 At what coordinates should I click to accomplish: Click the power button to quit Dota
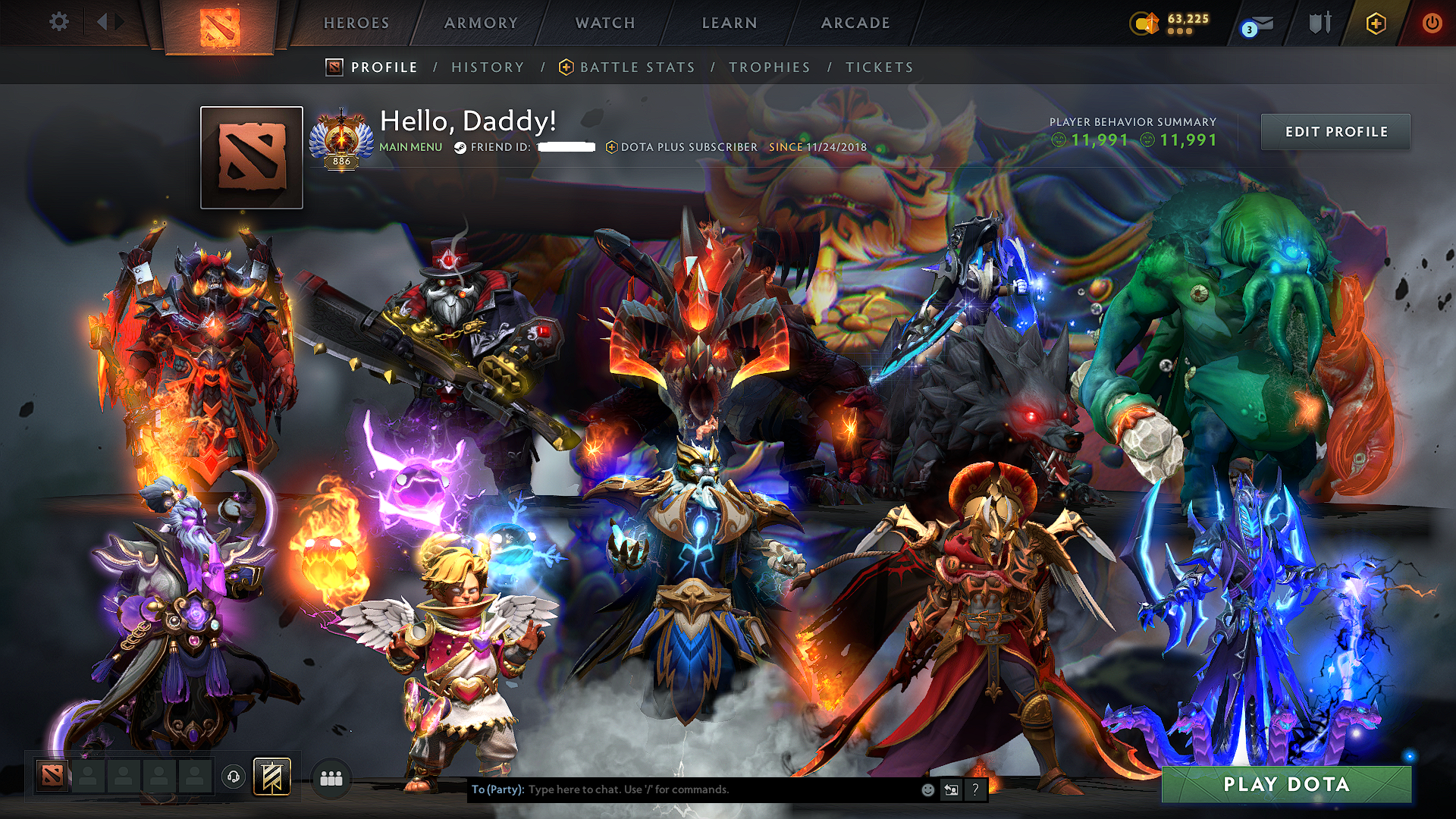[x=1432, y=23]
